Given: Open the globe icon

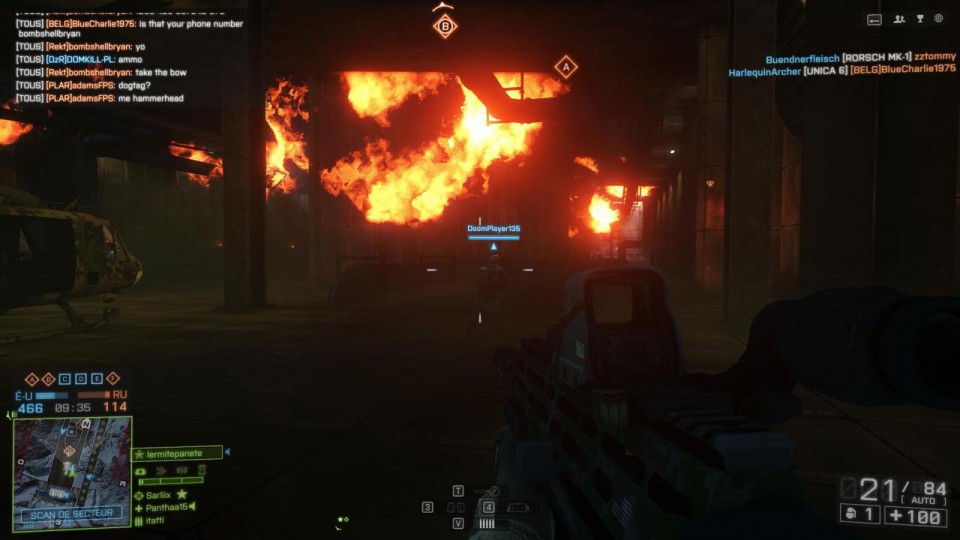Looking at the screenshot, I should pos(939,19).
